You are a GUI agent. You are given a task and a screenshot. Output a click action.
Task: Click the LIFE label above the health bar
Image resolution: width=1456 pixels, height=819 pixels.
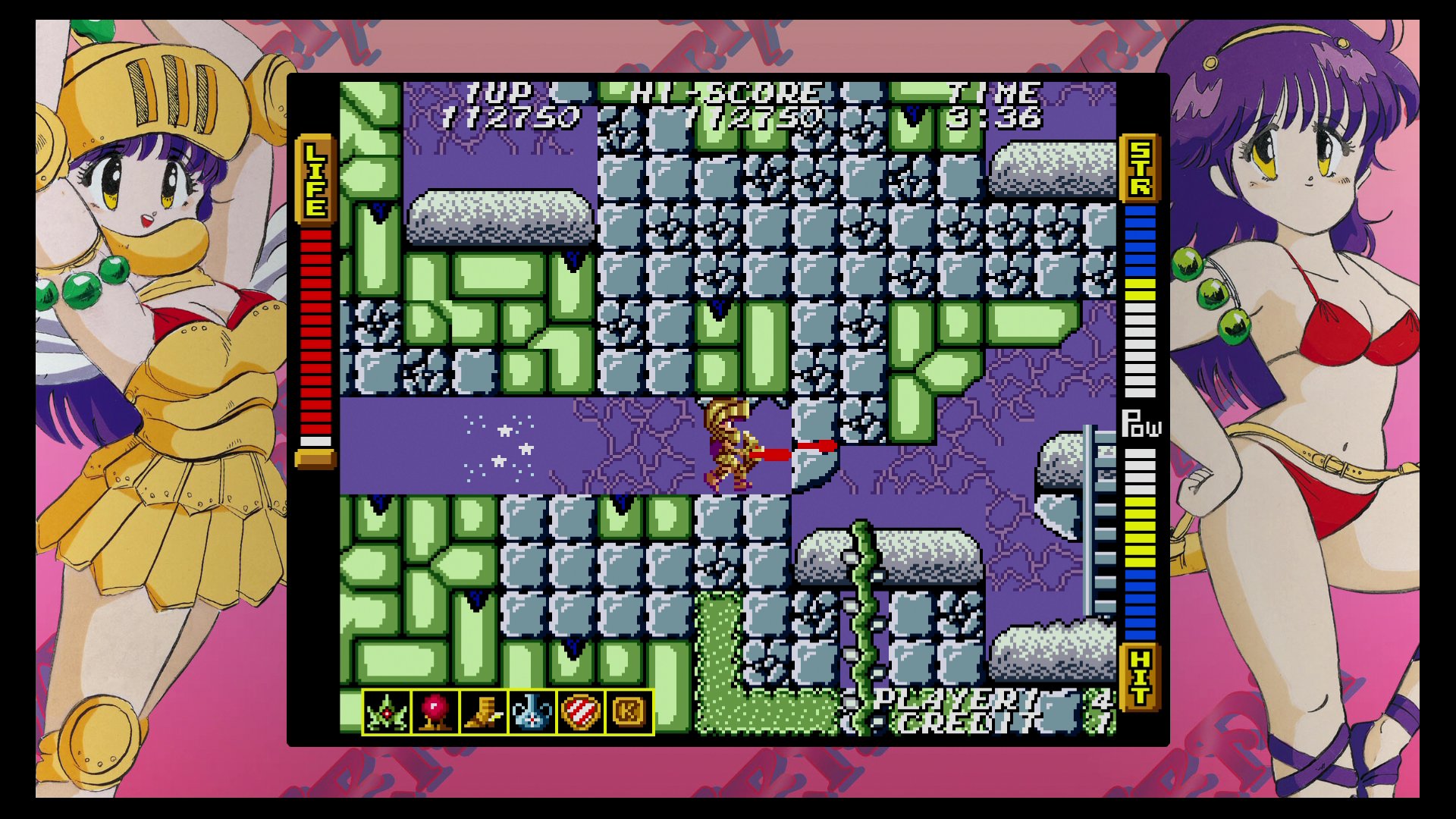(314, 178)
